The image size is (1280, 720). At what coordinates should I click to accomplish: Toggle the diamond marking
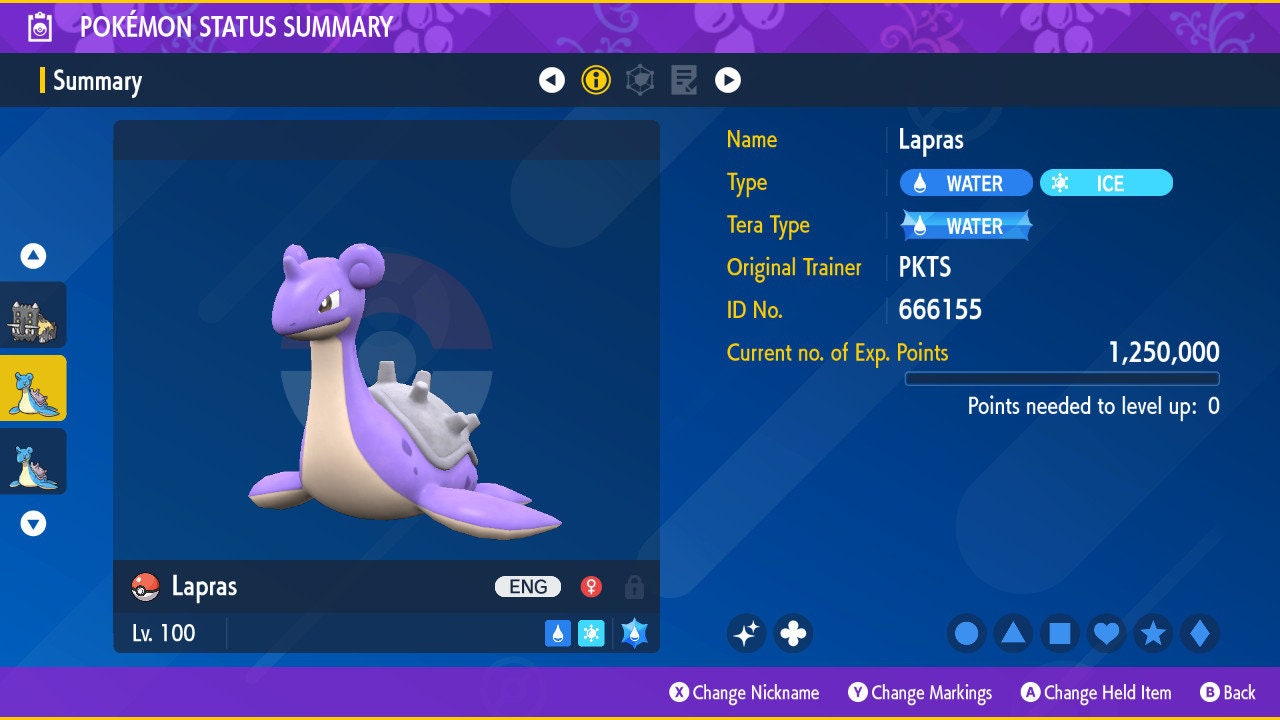click(1200, 633)
